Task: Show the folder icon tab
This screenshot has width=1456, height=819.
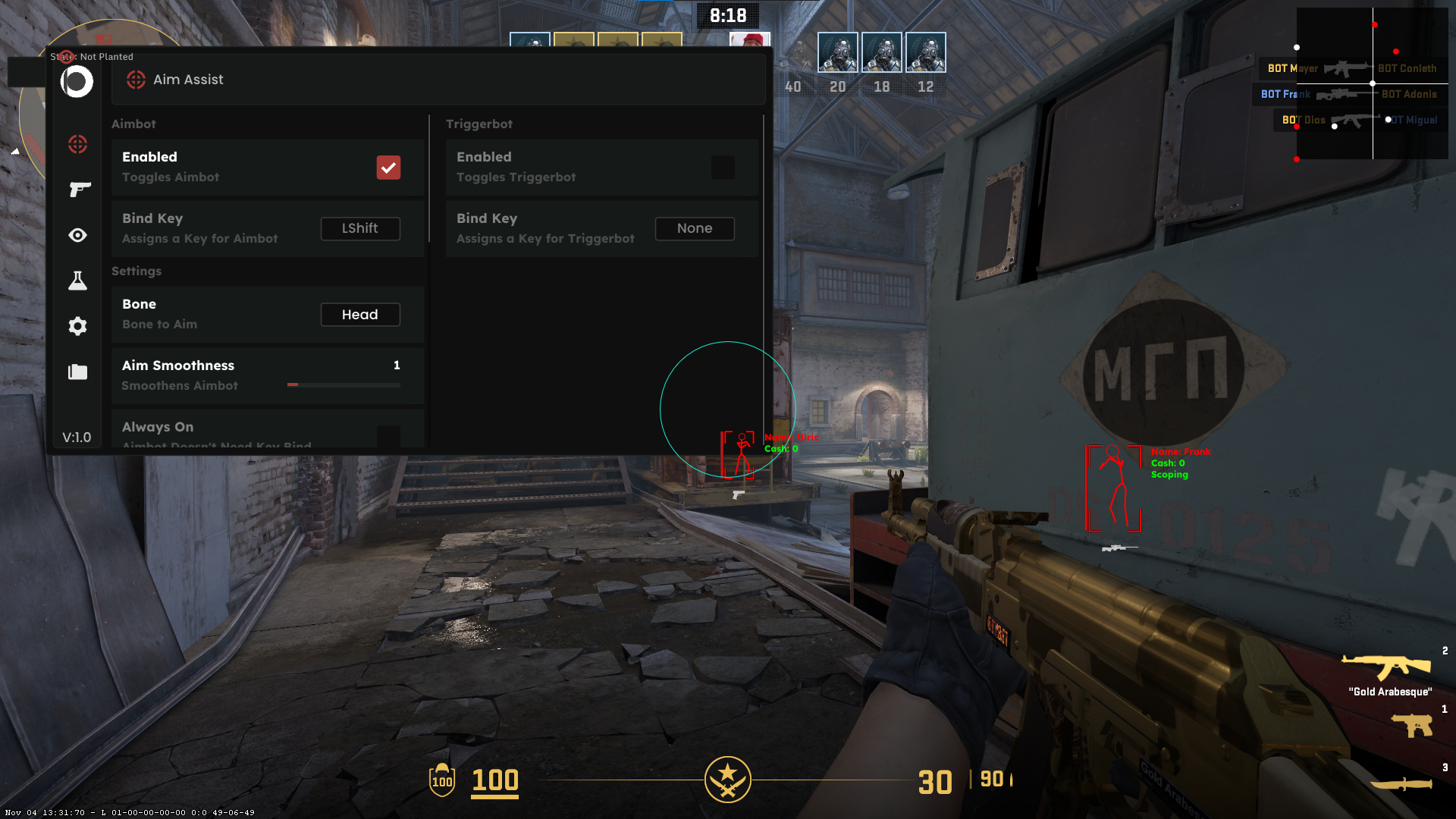Action: point(77,372)
